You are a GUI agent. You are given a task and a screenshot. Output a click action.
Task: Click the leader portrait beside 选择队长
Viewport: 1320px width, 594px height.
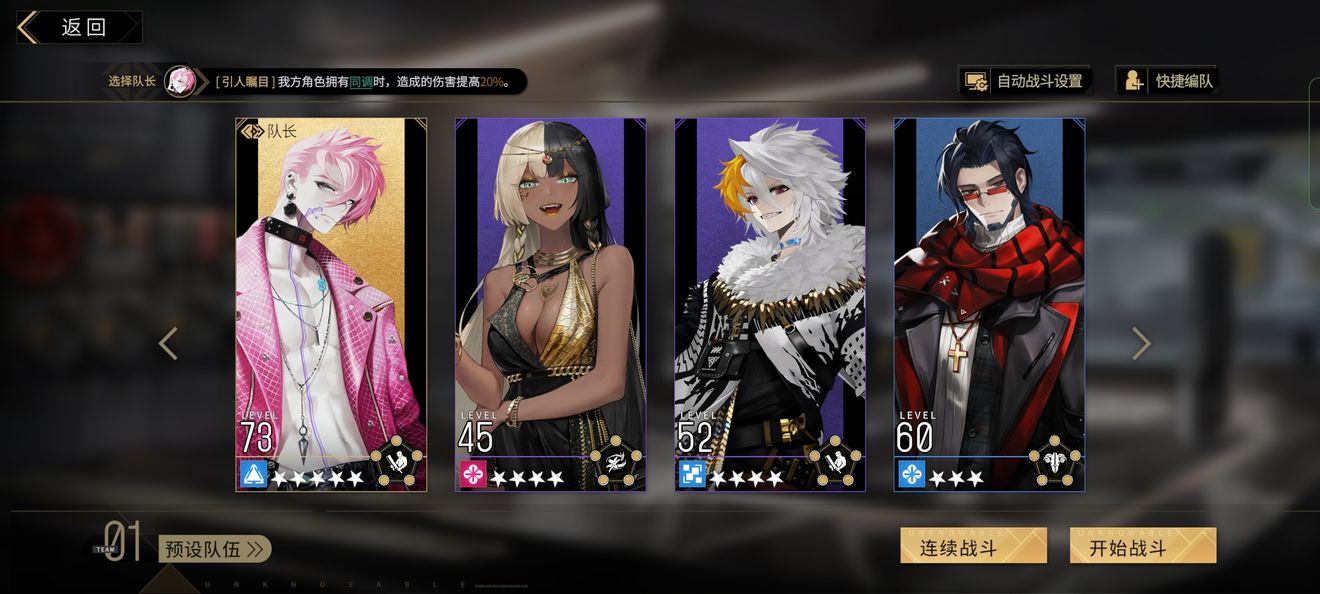(x=180, y=81)
